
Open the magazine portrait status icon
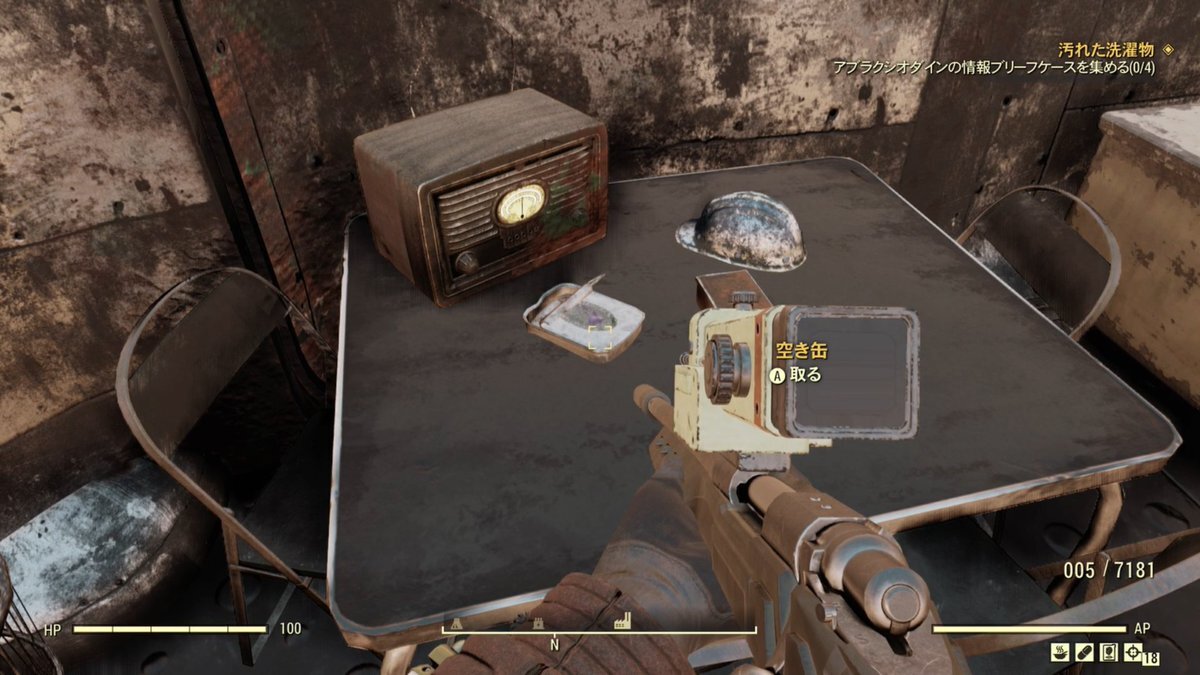(1108, 653)
